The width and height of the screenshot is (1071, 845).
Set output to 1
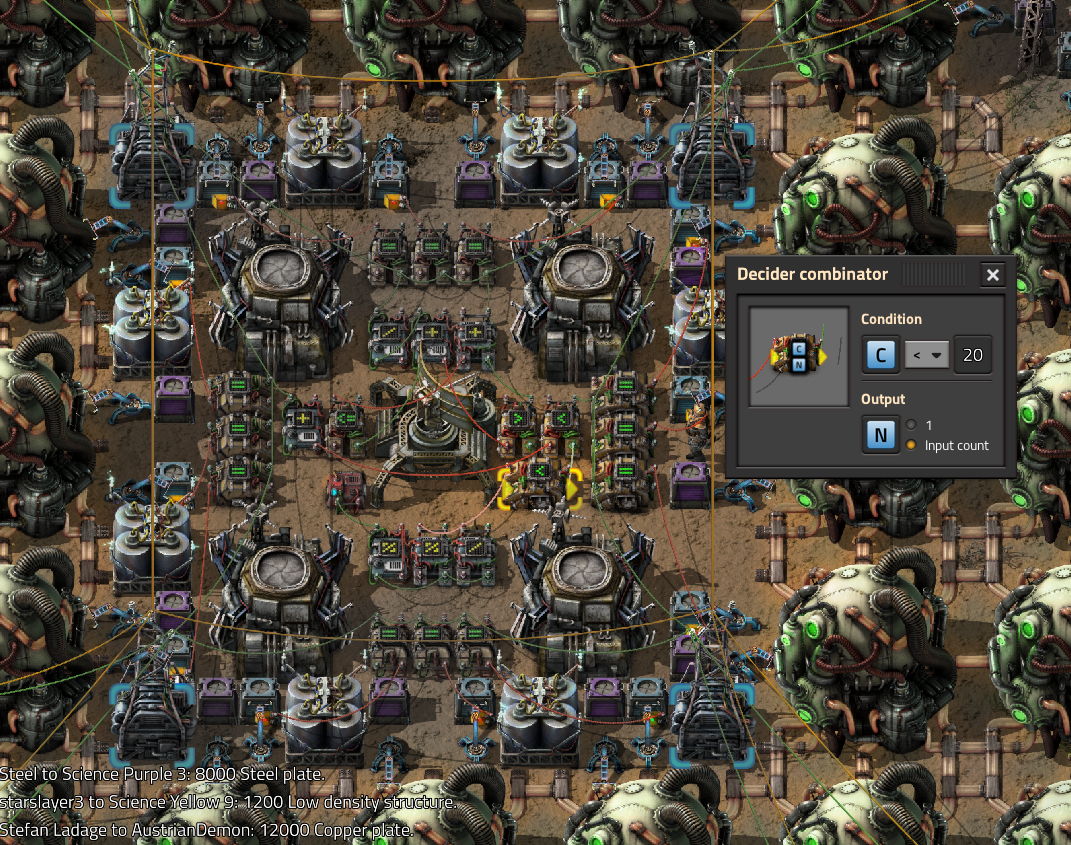tap(911, 425)
